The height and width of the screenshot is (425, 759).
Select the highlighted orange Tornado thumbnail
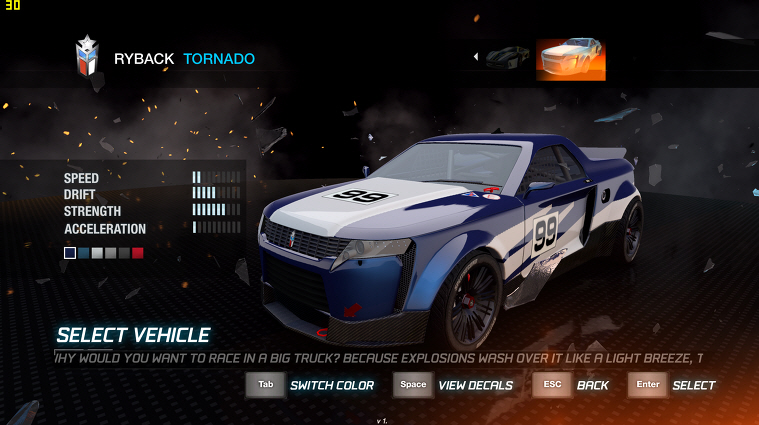pos(570,58)
